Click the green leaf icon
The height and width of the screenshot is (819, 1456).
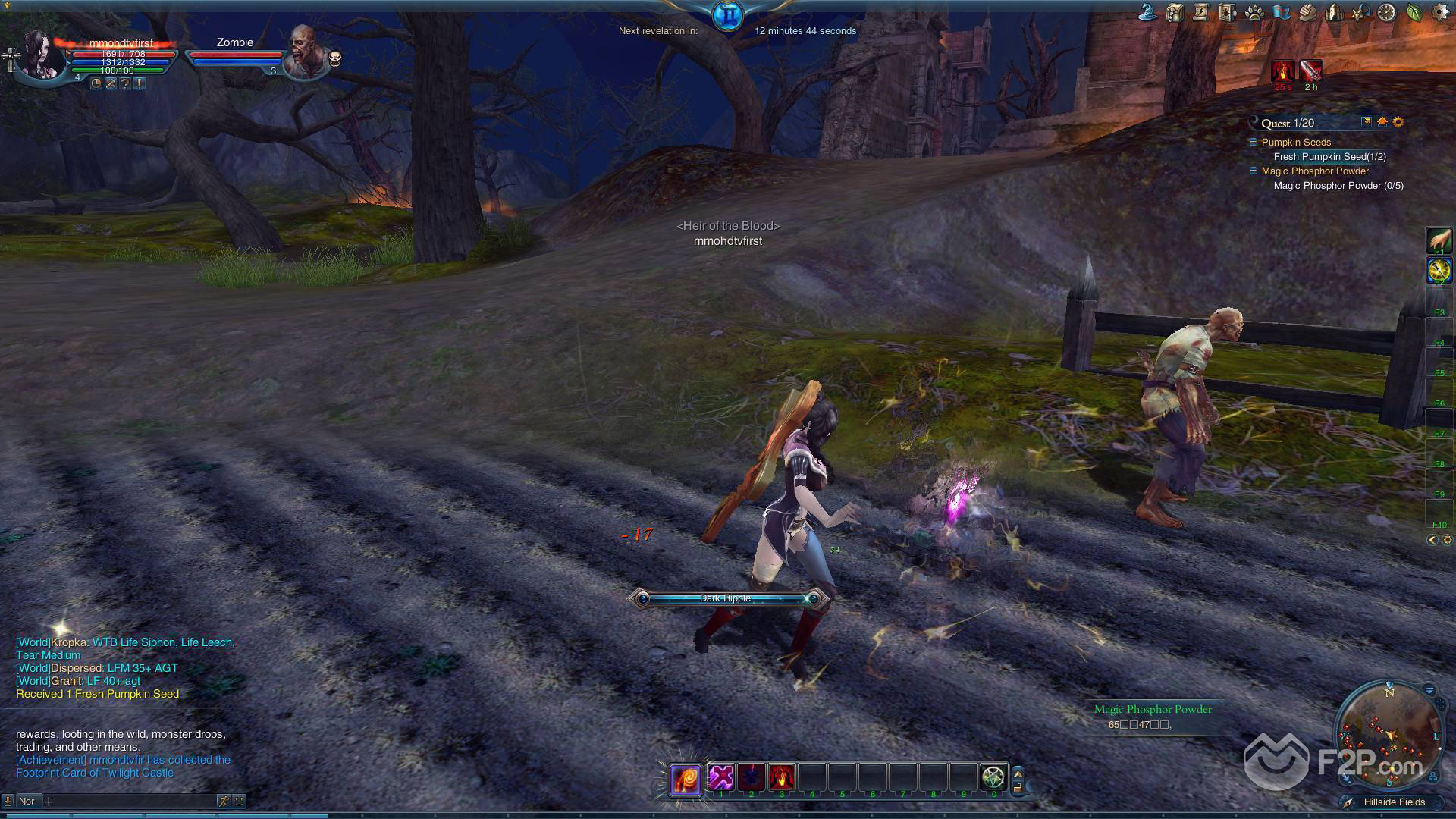(x=1414, y=12)
